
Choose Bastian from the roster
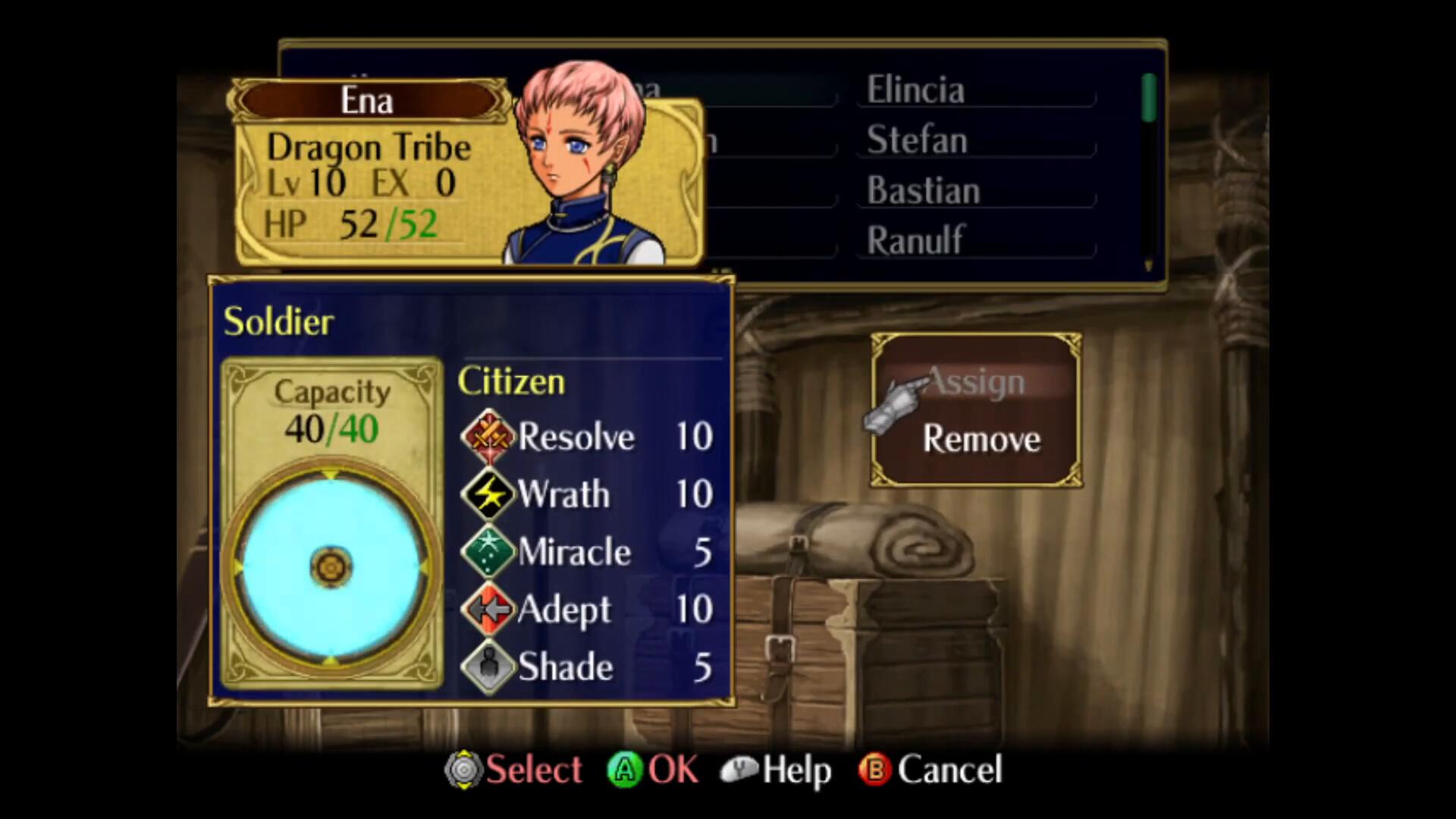(x=923, y=190)
